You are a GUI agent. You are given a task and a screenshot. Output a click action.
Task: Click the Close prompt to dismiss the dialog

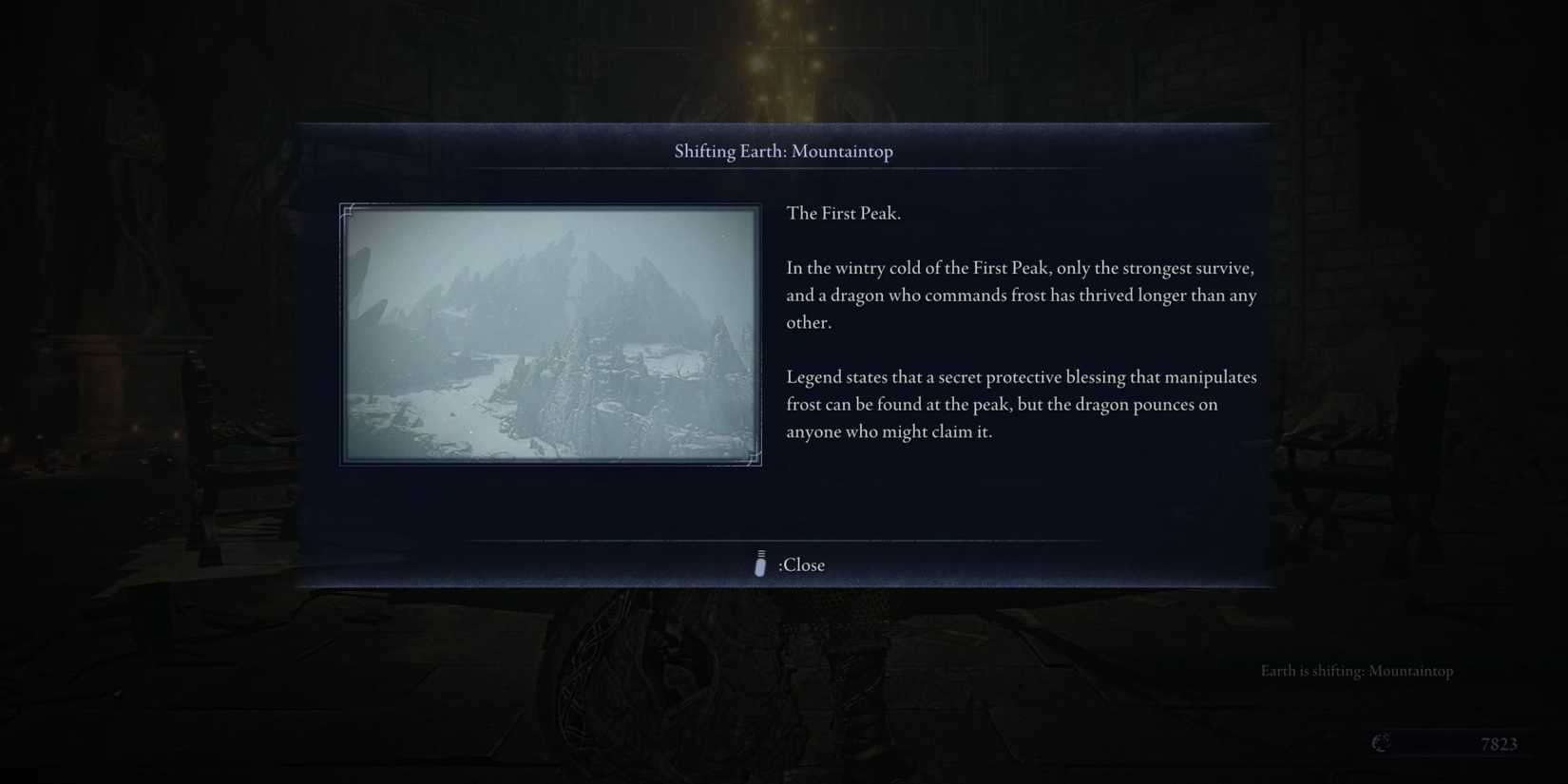click(x=802, y=564)
